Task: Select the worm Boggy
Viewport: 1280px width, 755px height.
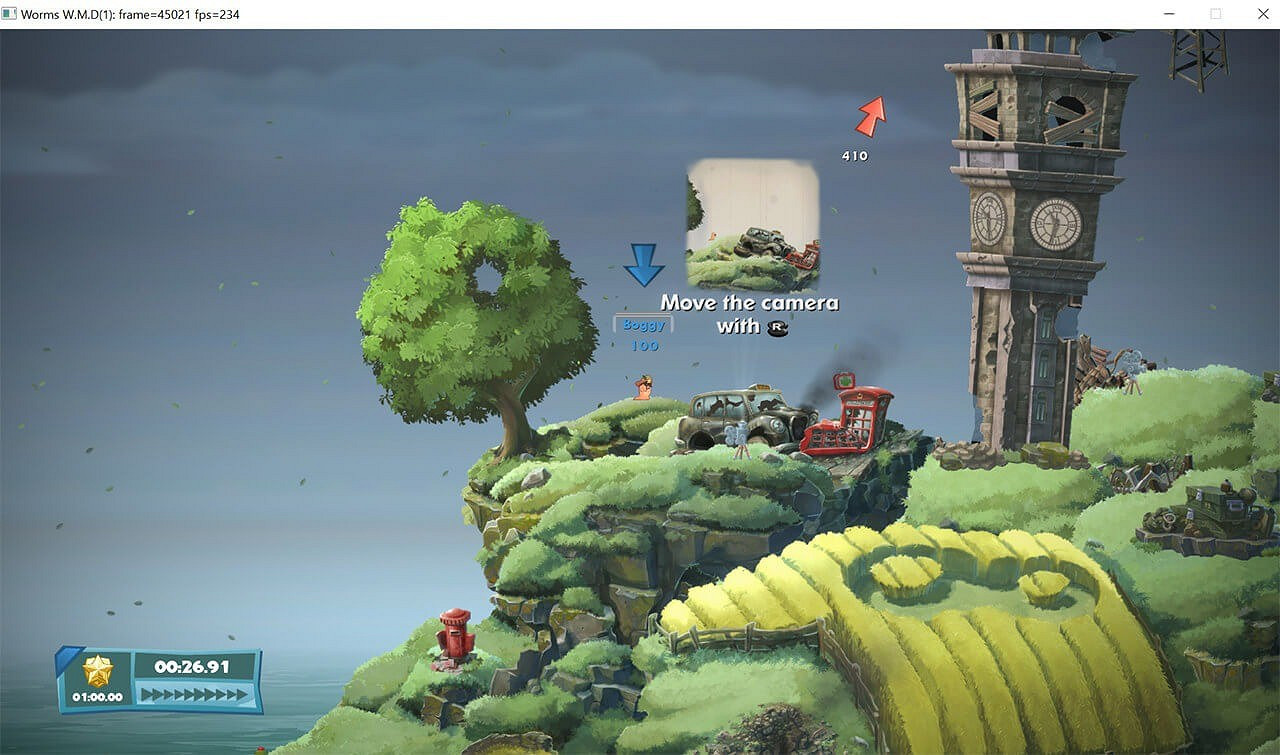Action: [x=640, y=388]
